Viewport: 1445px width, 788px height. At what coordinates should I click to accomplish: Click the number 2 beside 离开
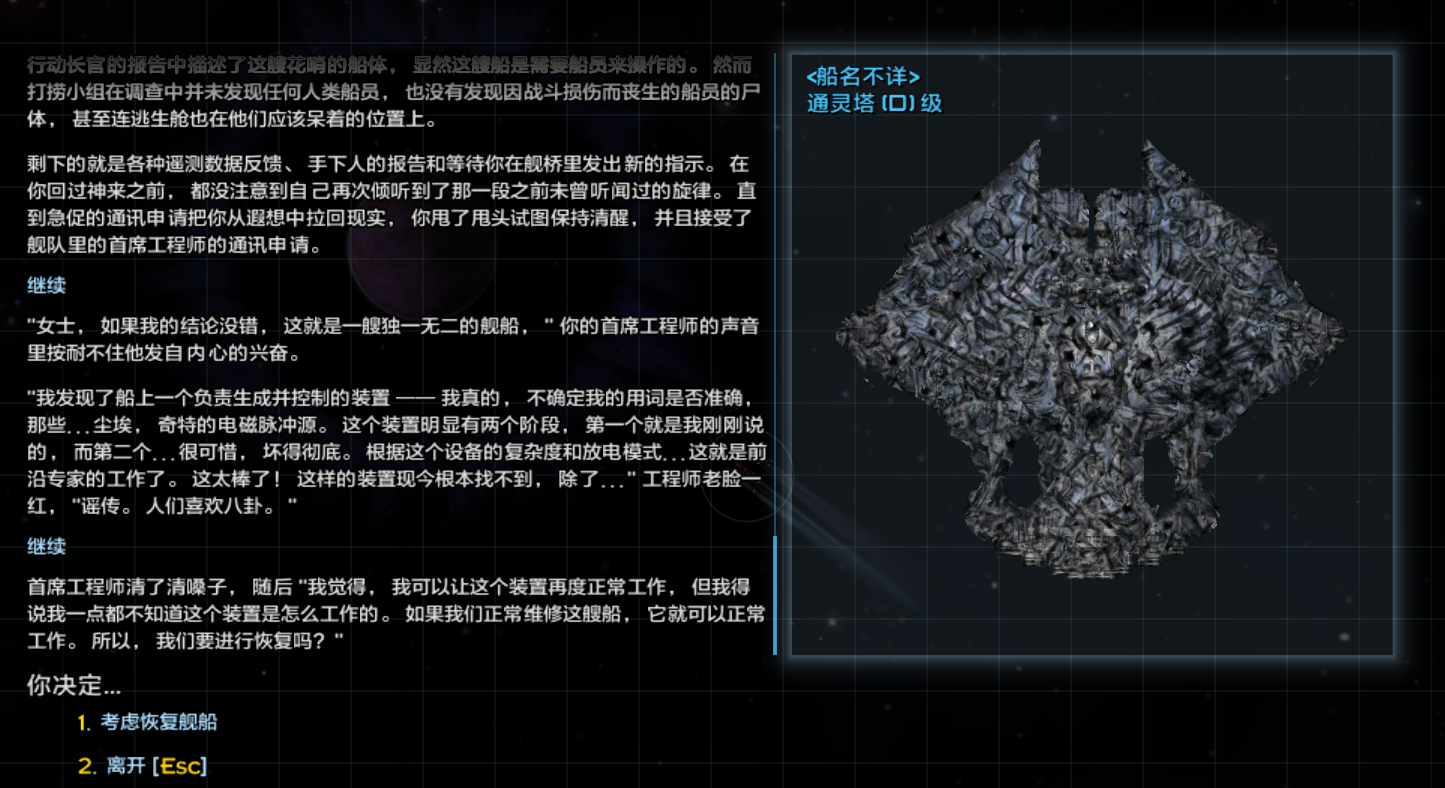[87, 765]
